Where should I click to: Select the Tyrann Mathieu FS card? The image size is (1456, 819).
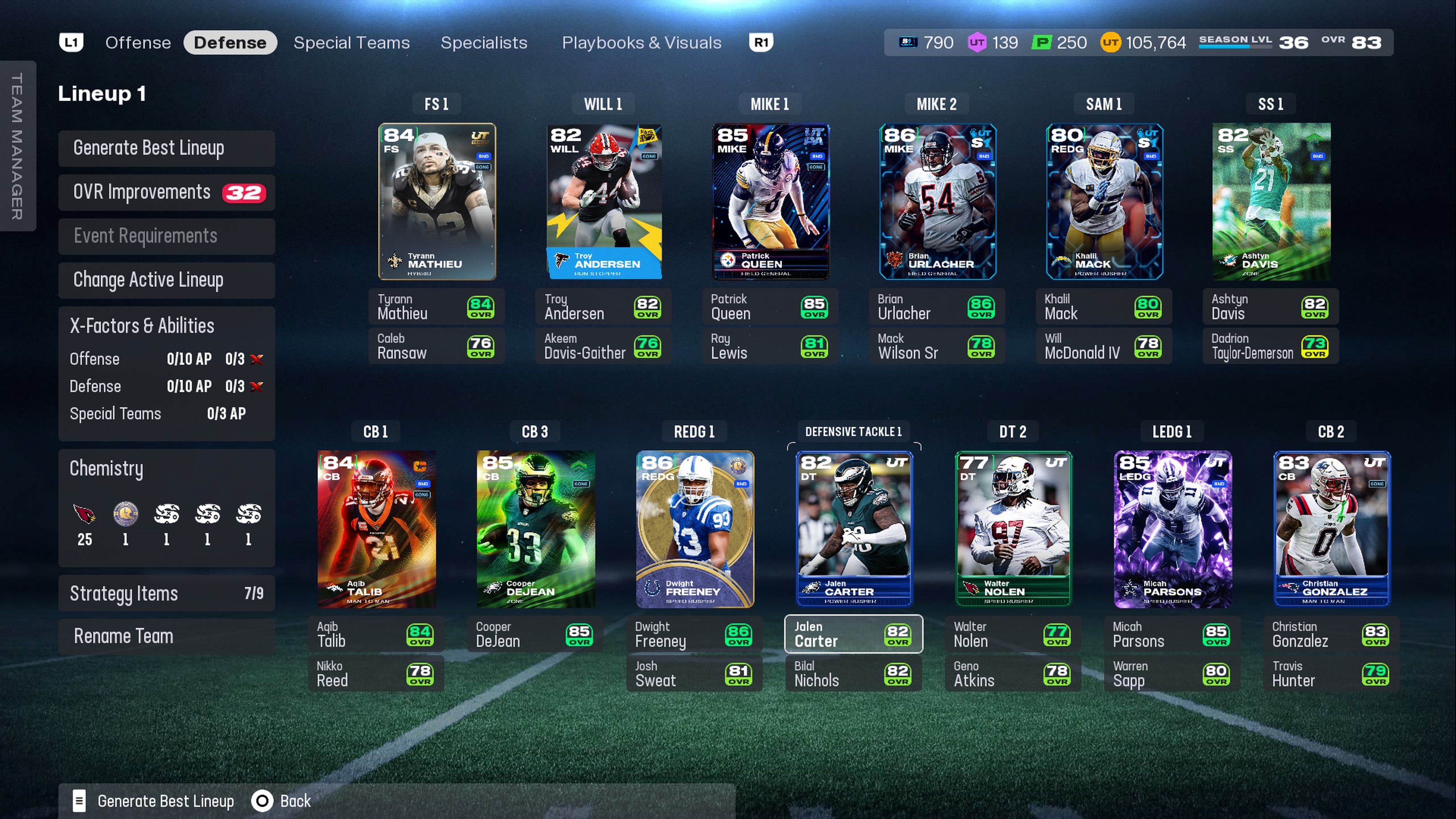point(436,201)
